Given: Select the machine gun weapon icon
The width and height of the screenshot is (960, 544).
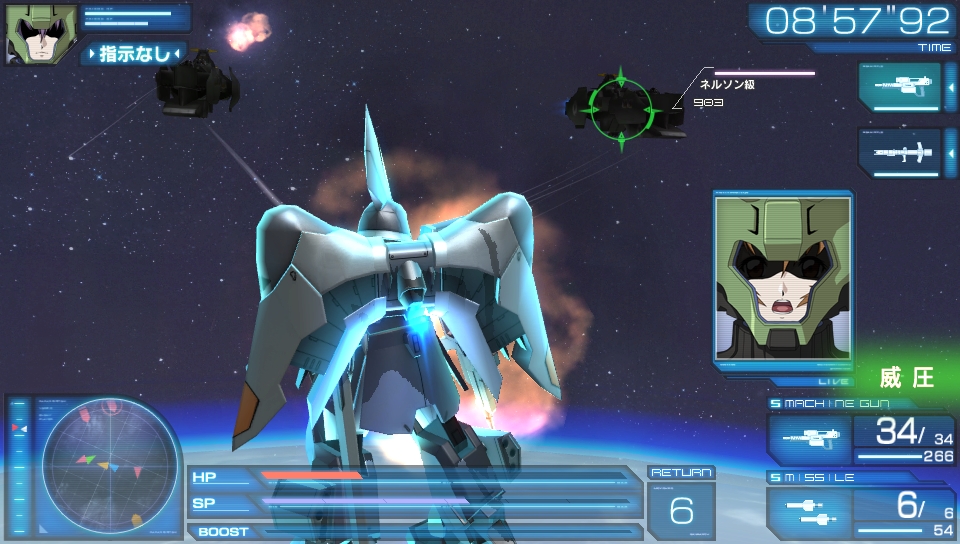Looking at the screenshot, I should point(809,439).
